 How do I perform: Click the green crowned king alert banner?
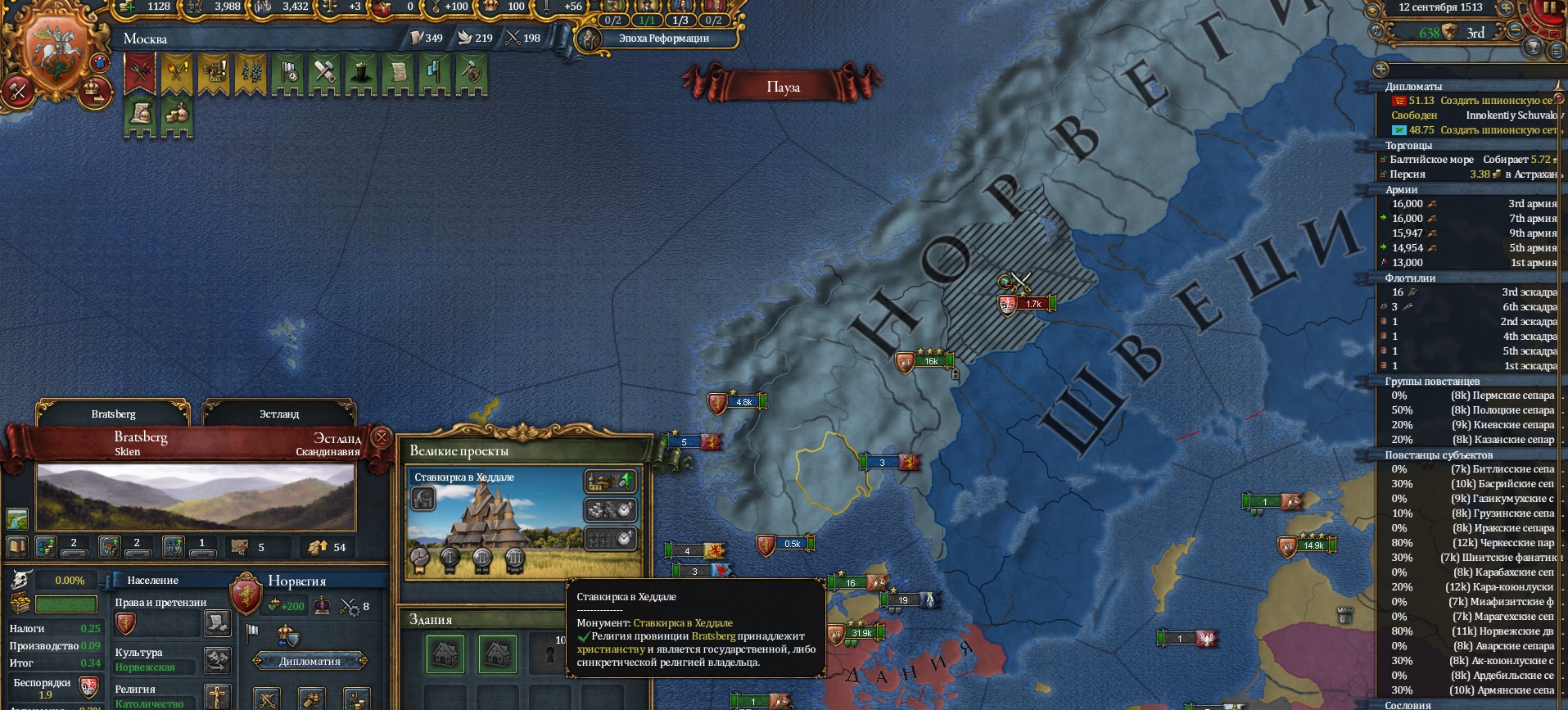tap(359, 74)
